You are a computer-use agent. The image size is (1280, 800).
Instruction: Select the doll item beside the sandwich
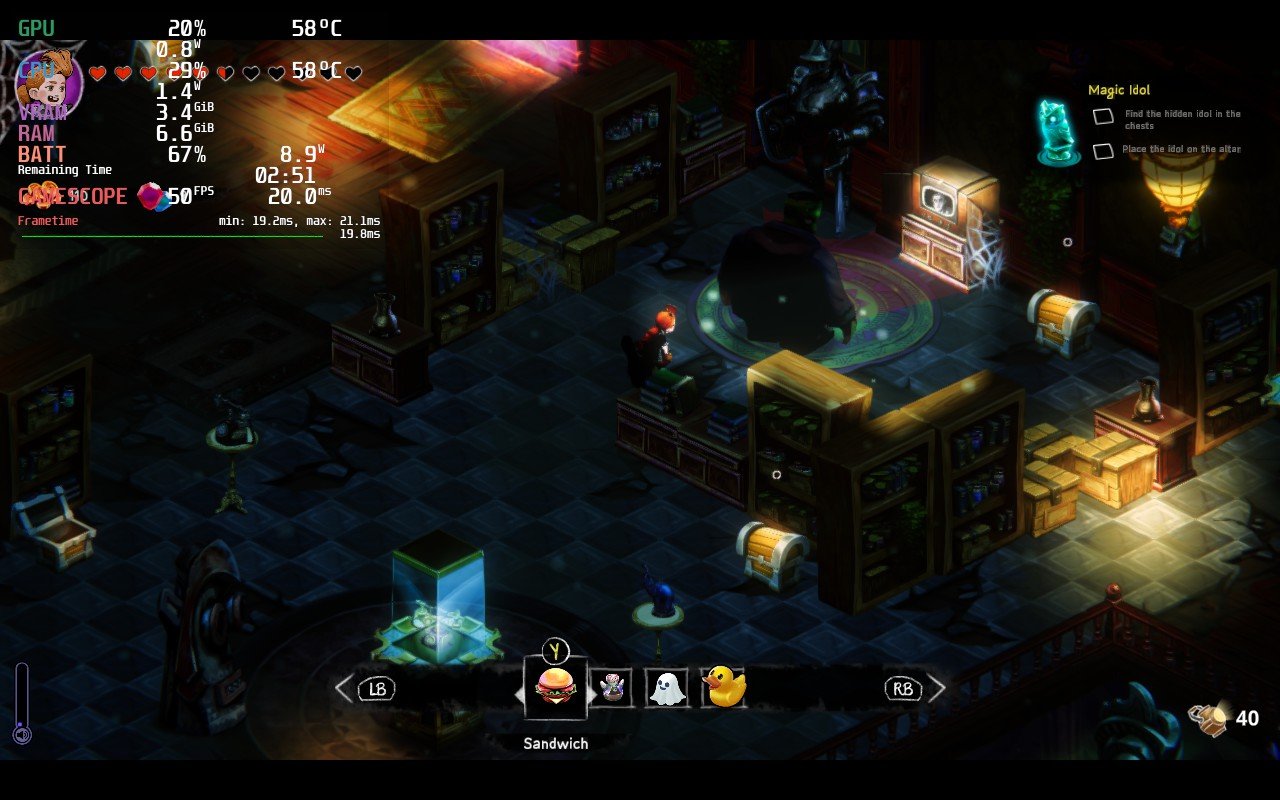pyautogui.click(x=612, y=687)
